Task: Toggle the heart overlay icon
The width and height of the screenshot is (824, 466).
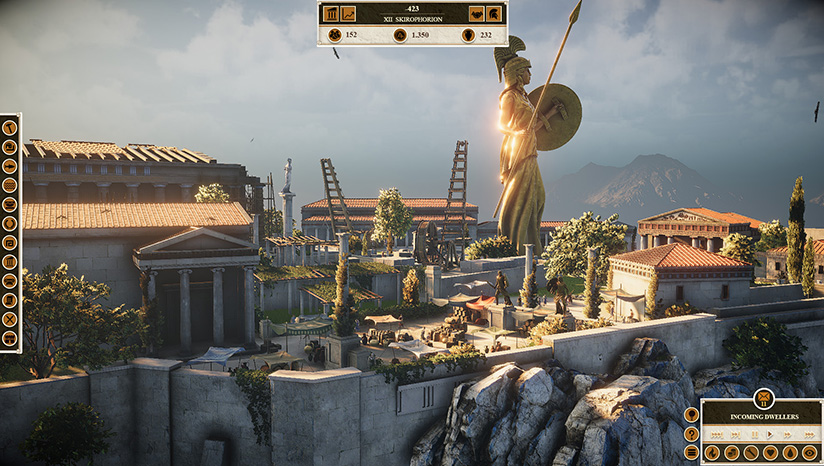Action: pos(770,453)
